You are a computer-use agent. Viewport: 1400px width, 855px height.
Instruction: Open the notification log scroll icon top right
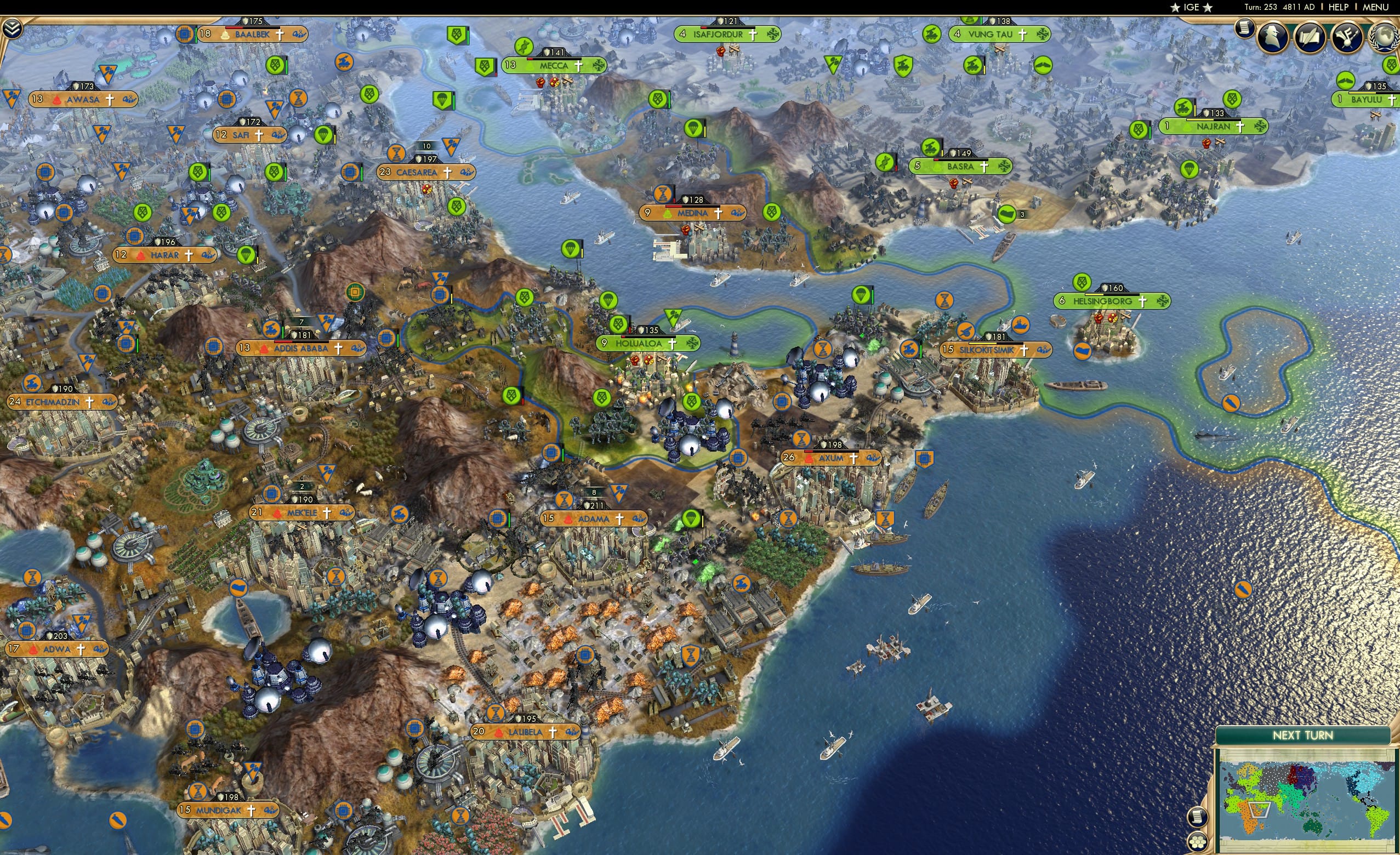point(1243,31)
